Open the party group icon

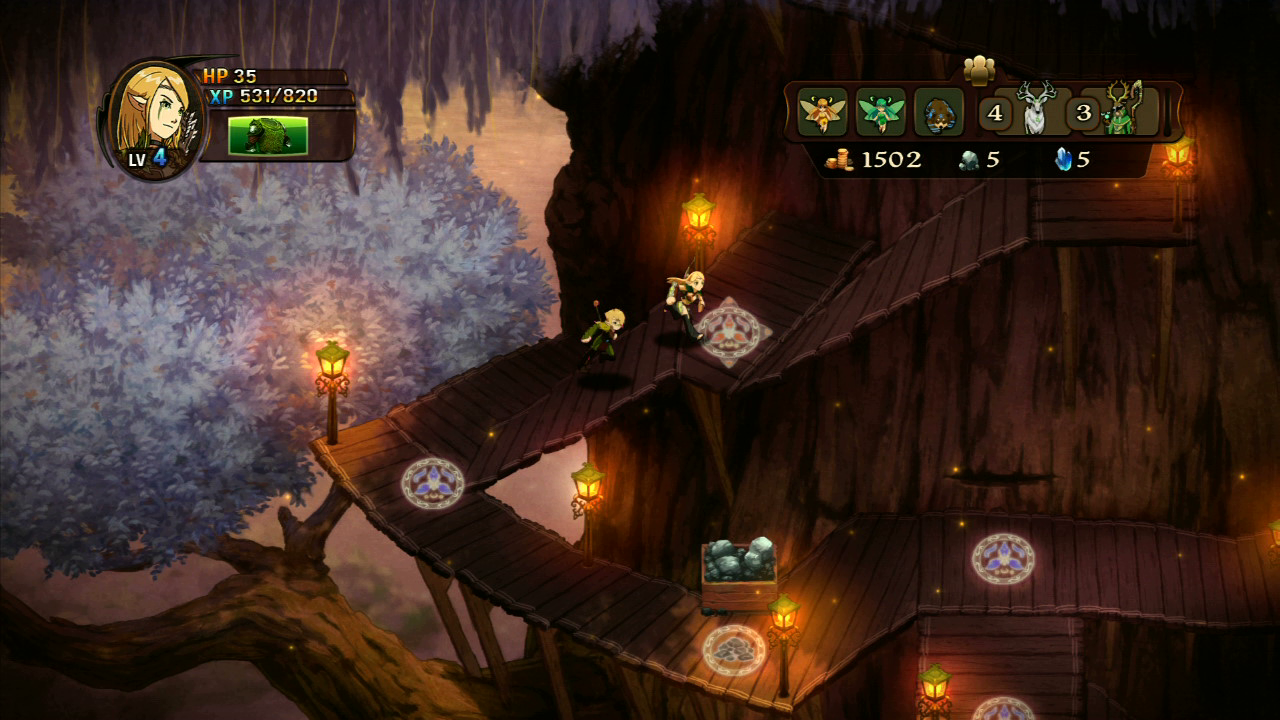tap(979, 69)
